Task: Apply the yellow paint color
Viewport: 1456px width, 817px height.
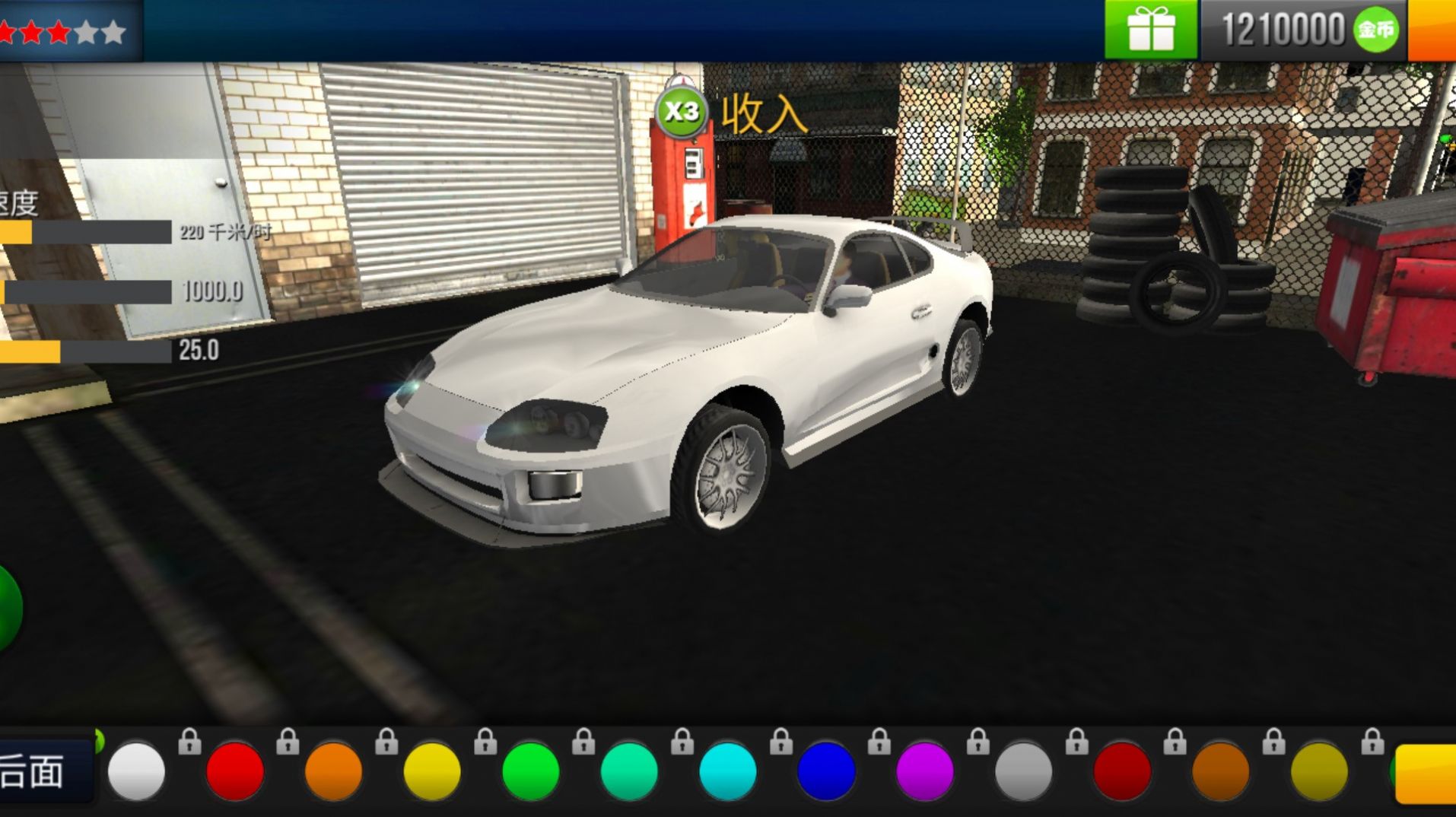Action: [432, 771]
